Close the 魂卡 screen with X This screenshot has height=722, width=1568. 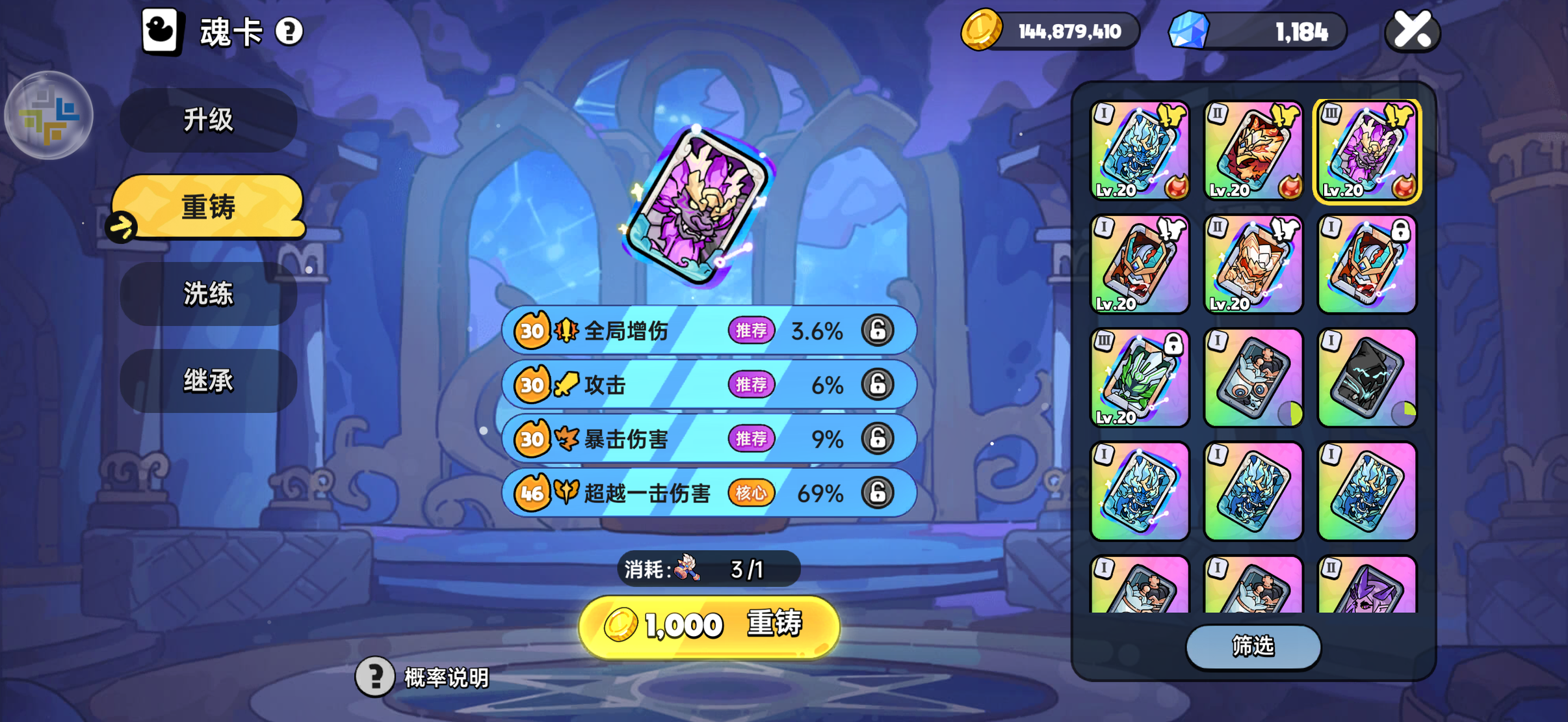[1412, 31]
